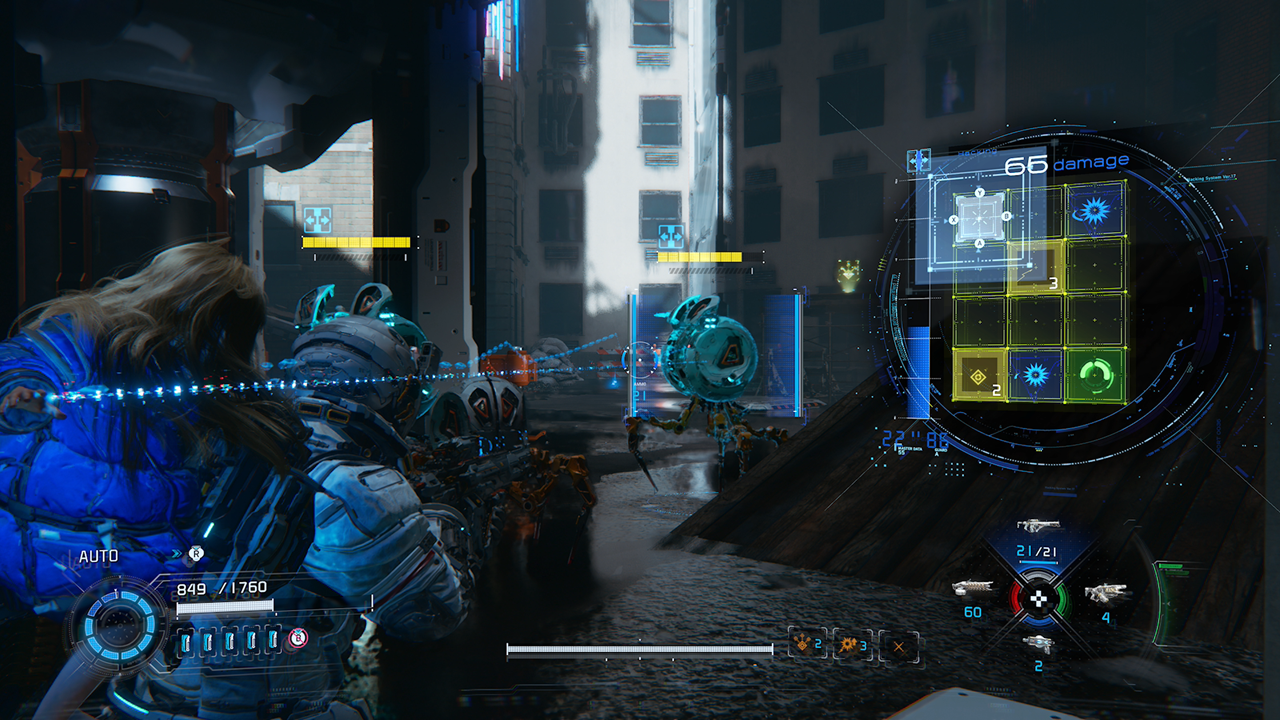The height and width of the screenshot is (720, 1280).
Task: Equip the pistol with 2 shots
Action: click(x=1039, y=643)
